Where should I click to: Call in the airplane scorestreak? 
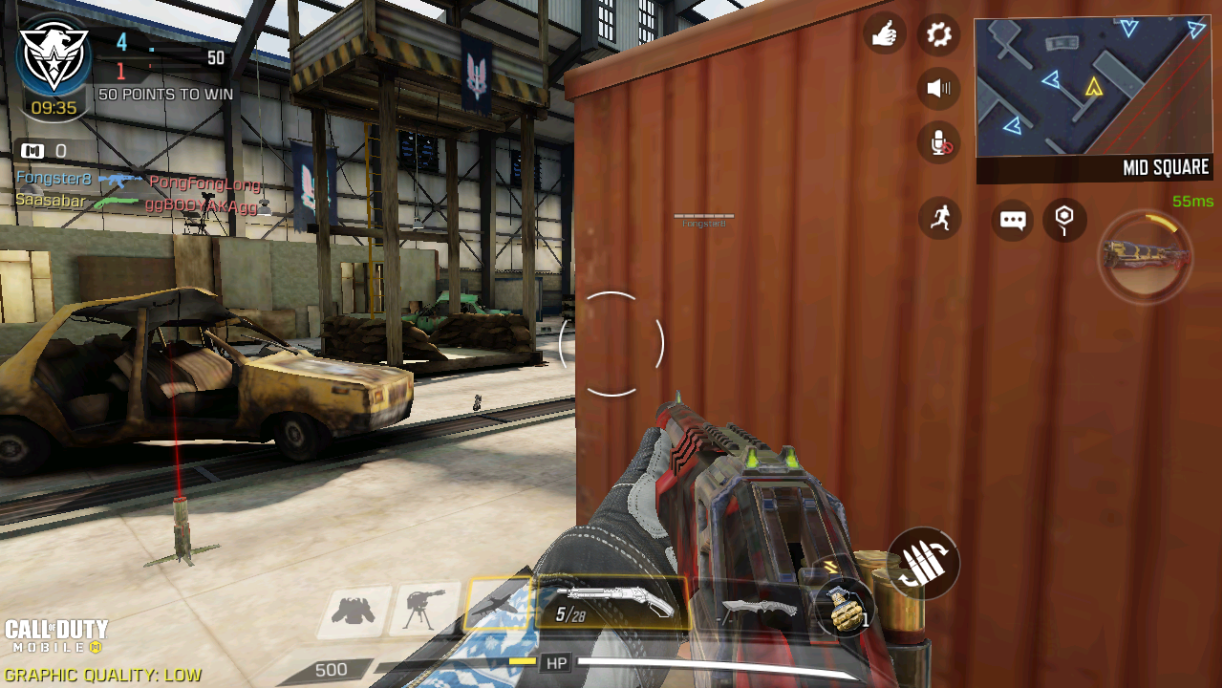(x=499, y=607)
